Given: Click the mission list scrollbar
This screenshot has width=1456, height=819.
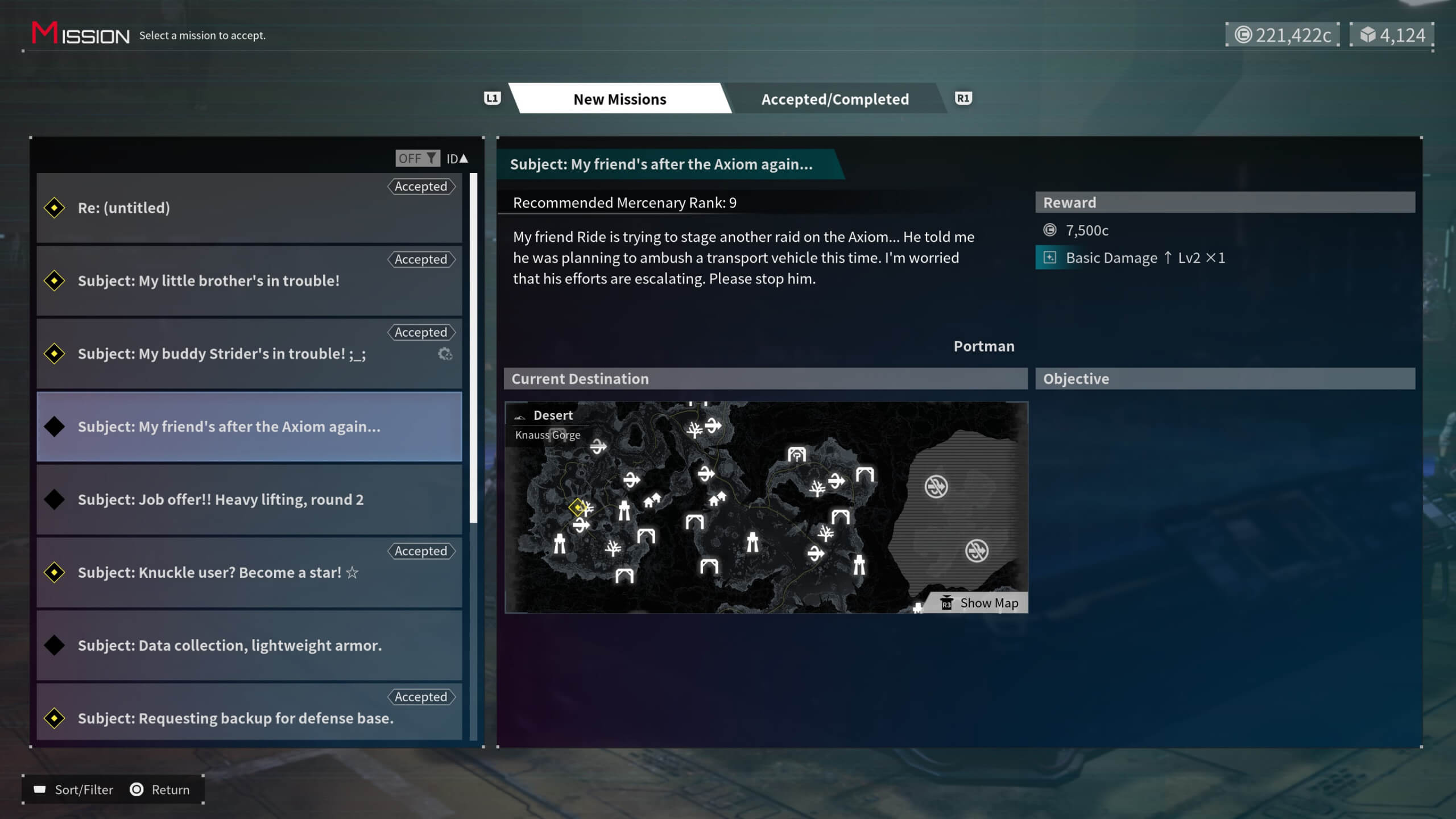Looking at the screenshot, I should [473, 348].
